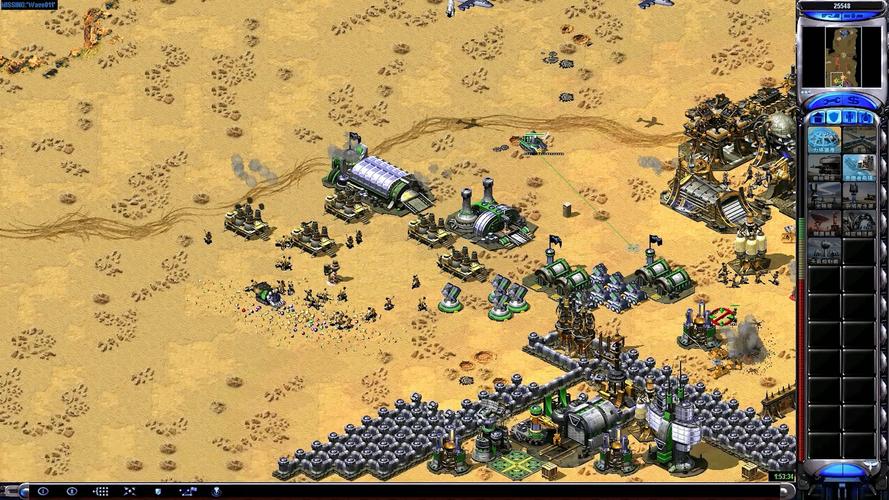This screenshot has height=500, width=889.
Task: Select the dotted grid command bar icon
Action: [101, 492]
